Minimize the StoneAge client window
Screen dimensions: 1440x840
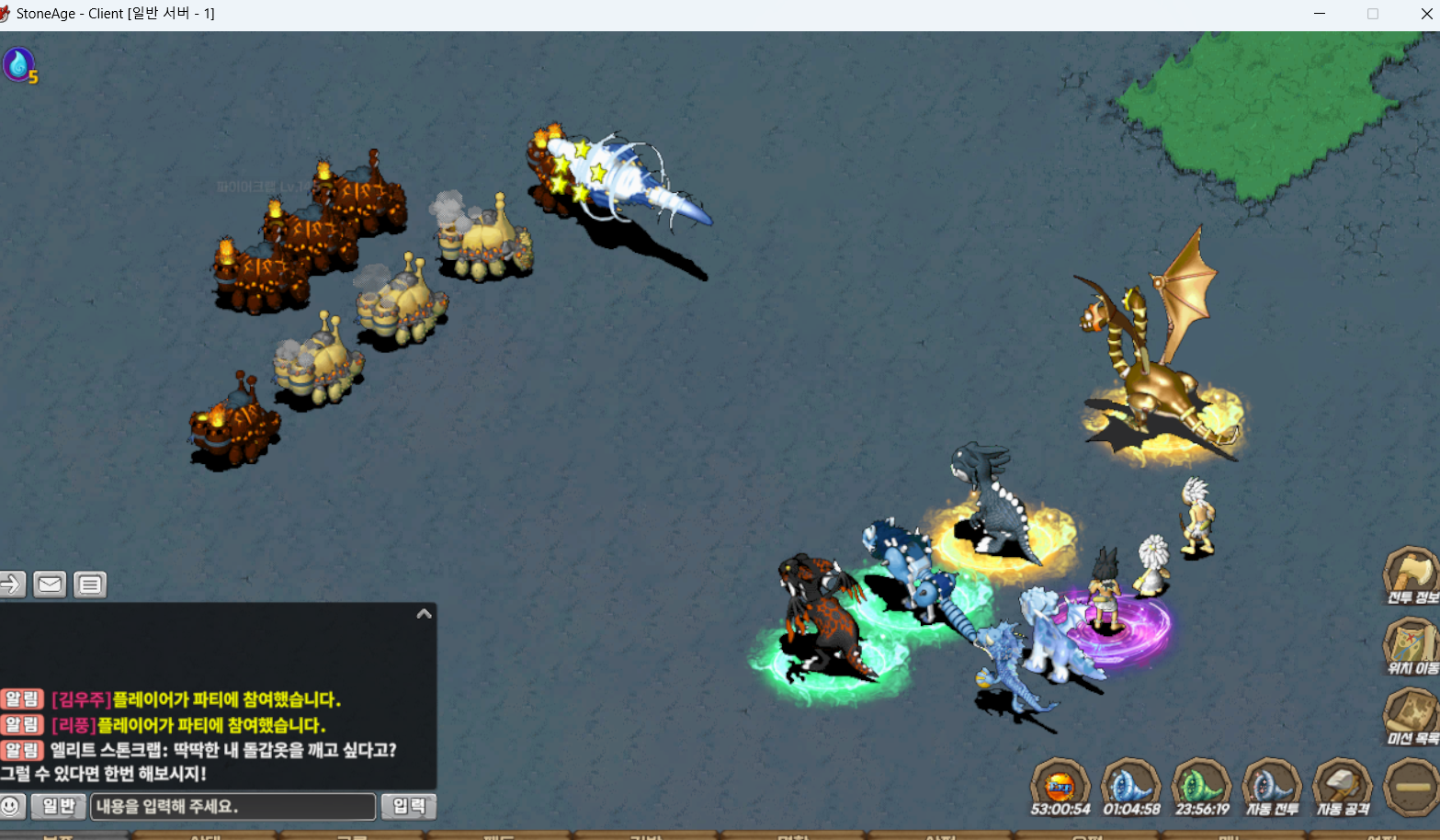pos(1320,14)
